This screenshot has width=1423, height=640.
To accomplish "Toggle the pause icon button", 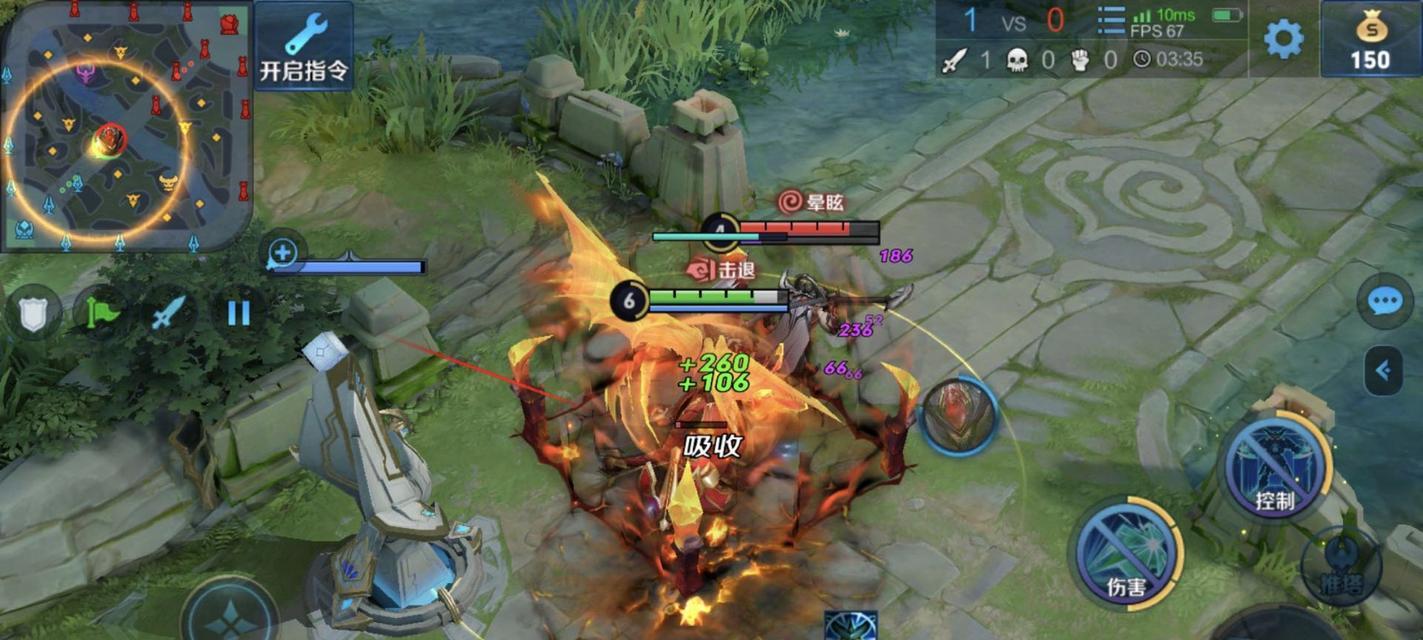I will 238,314.
